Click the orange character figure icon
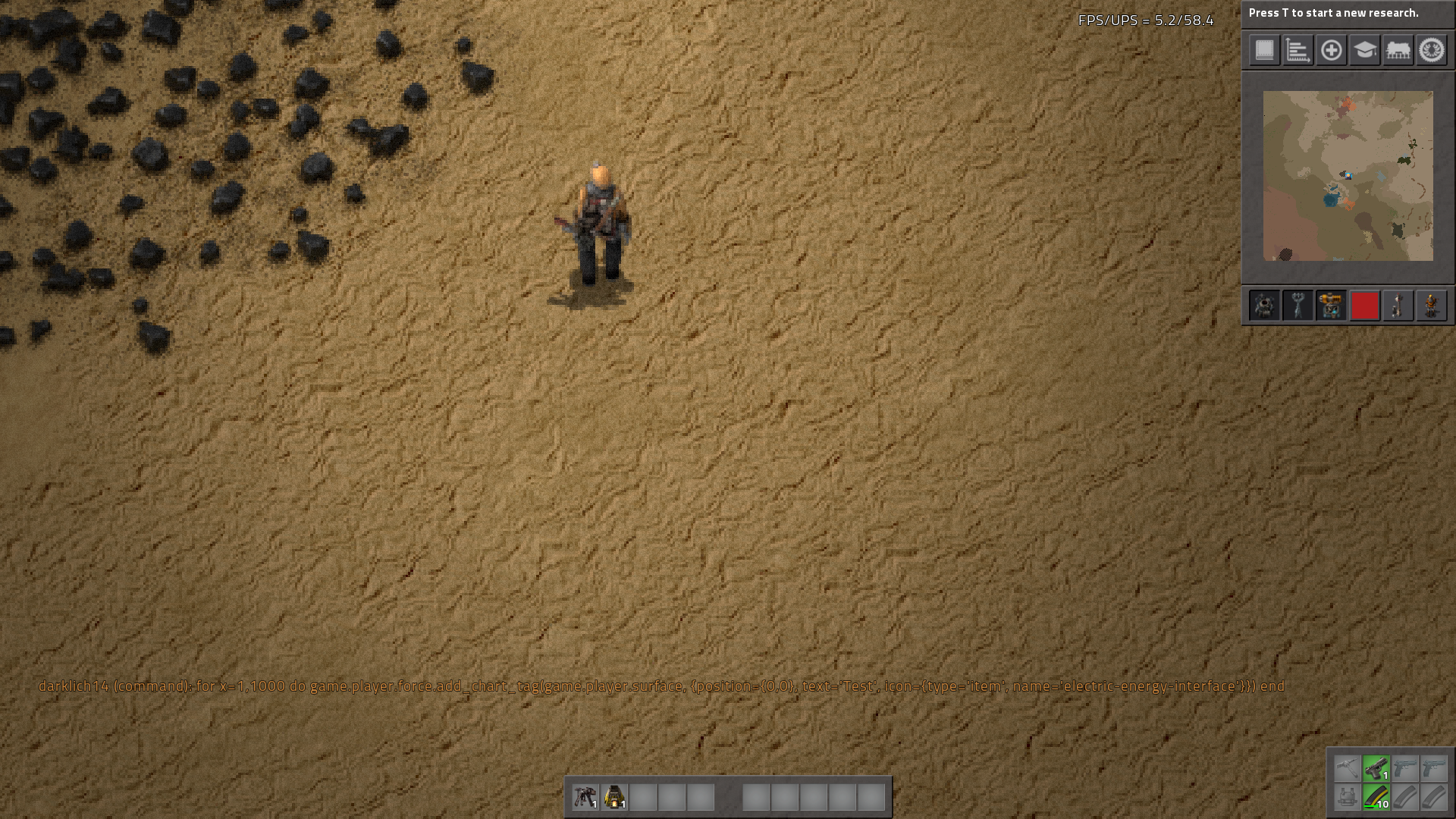The width and height of the screenshot is (1456, 819). (x=1431, y=306)
